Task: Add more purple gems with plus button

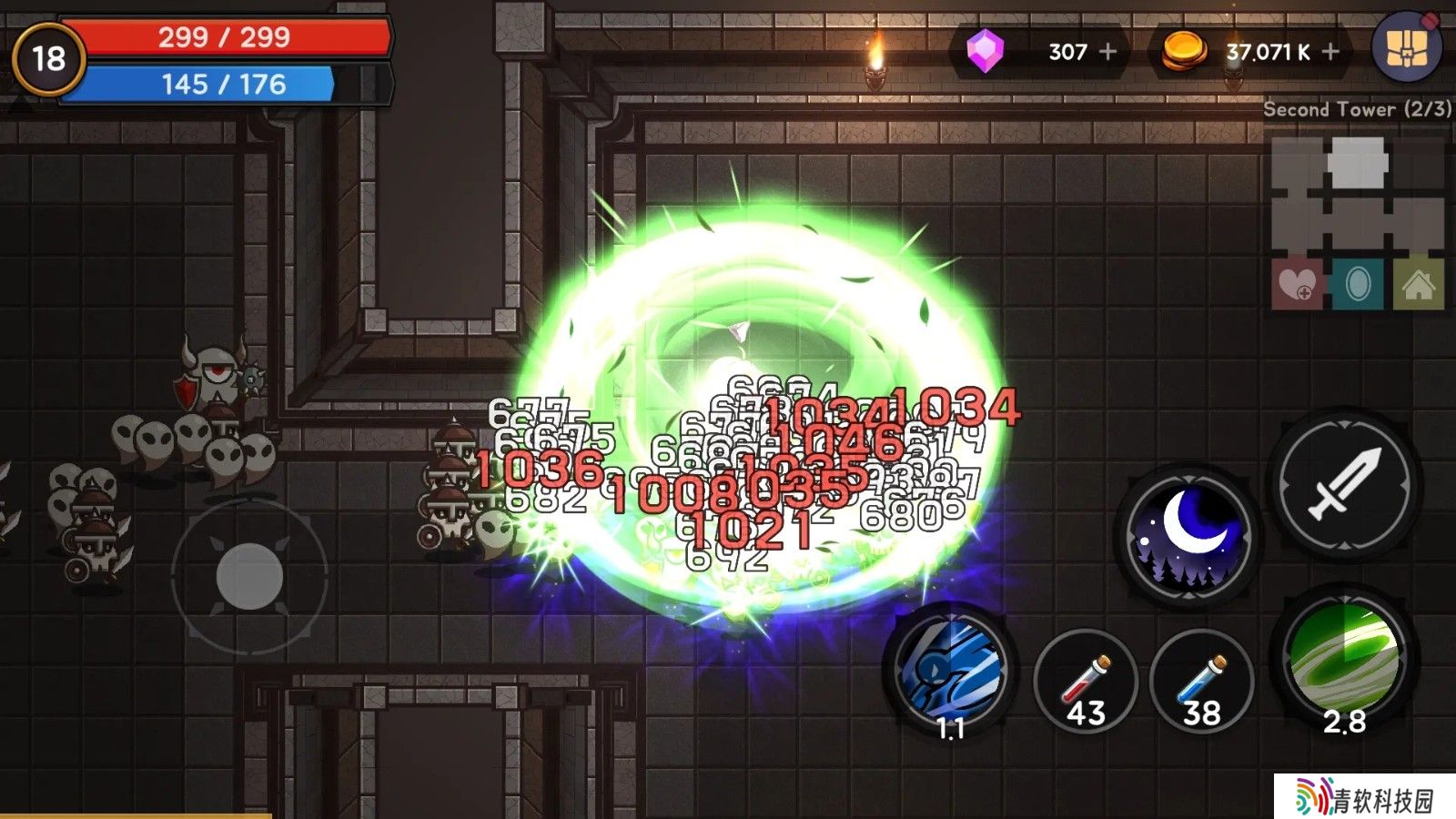Action: (1107, 52)
